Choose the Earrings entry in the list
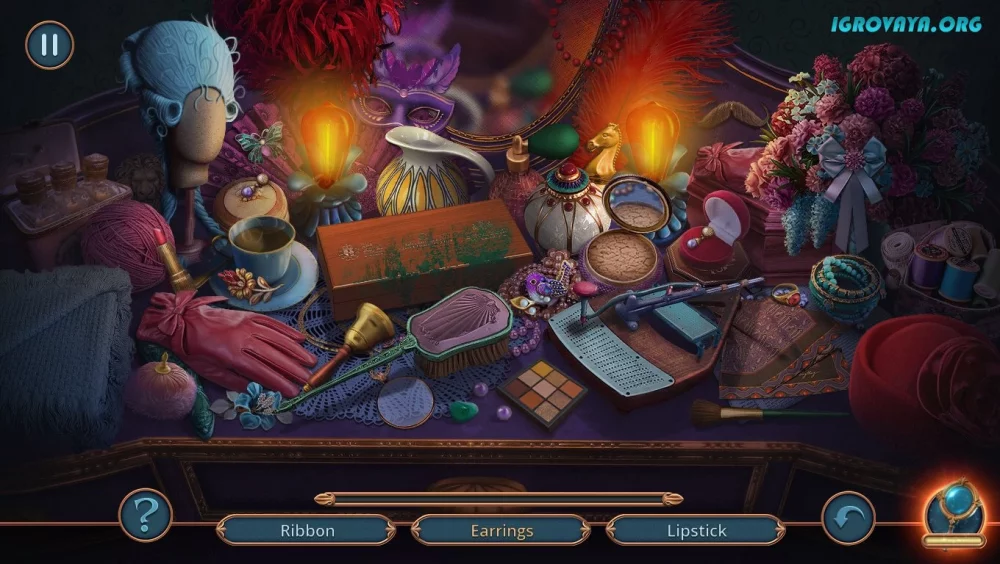The image size is (1000, 564). 501,531
